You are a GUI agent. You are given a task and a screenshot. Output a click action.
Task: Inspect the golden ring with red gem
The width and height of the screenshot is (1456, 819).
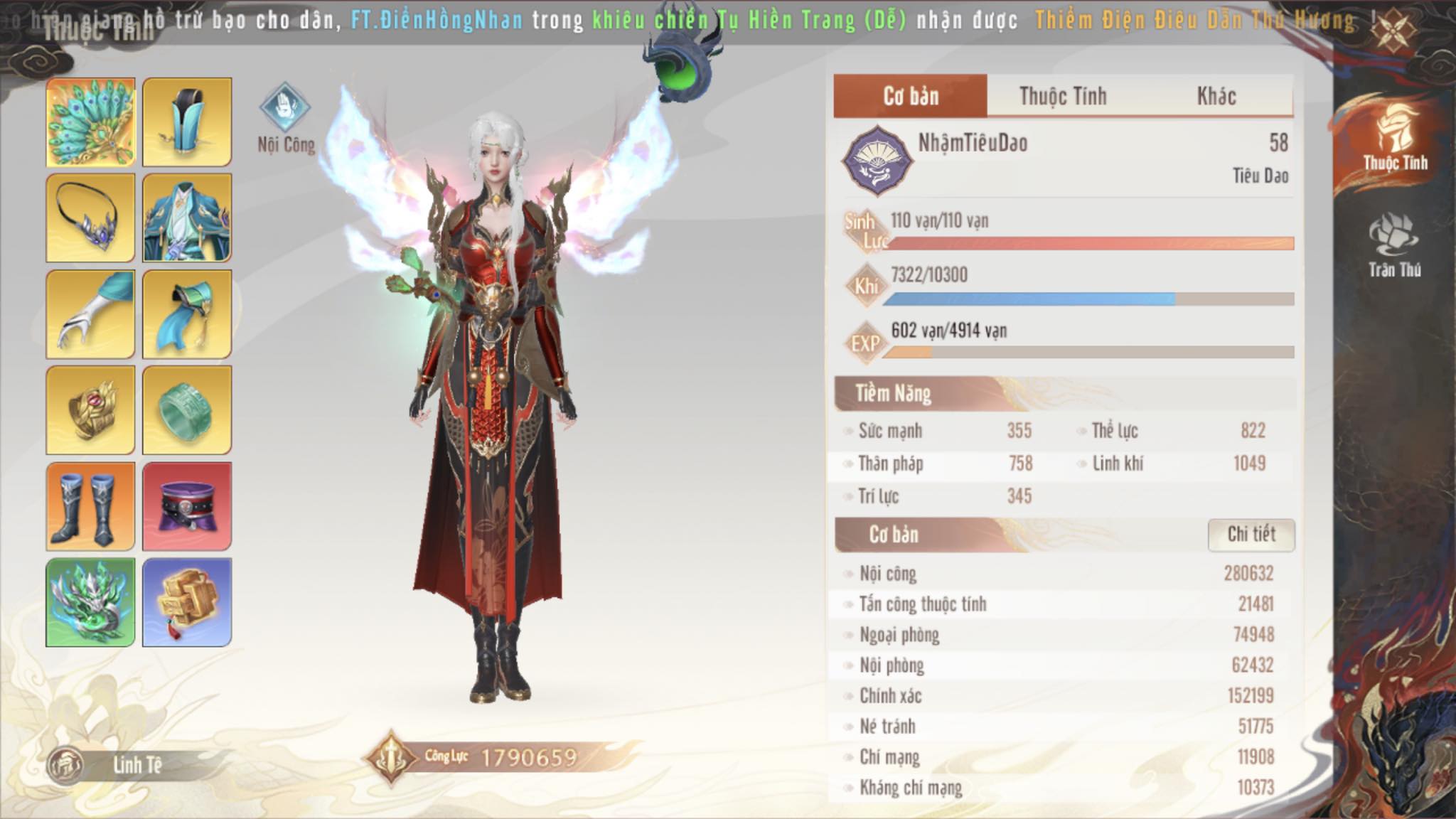tap(90, 410)
